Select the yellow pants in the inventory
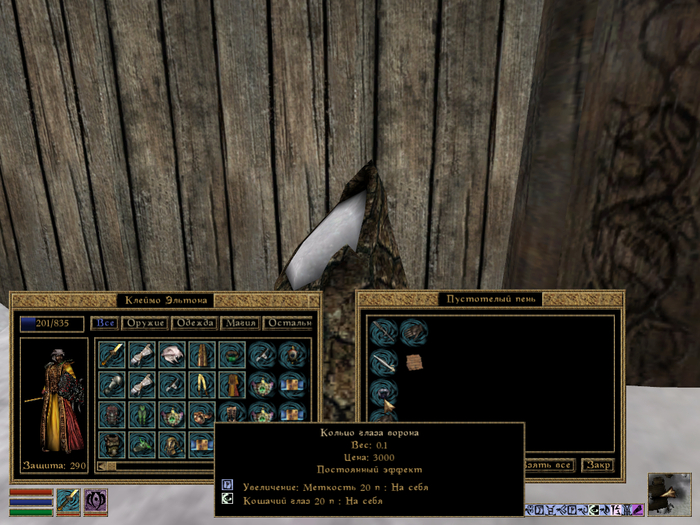 tap(203, 384)
